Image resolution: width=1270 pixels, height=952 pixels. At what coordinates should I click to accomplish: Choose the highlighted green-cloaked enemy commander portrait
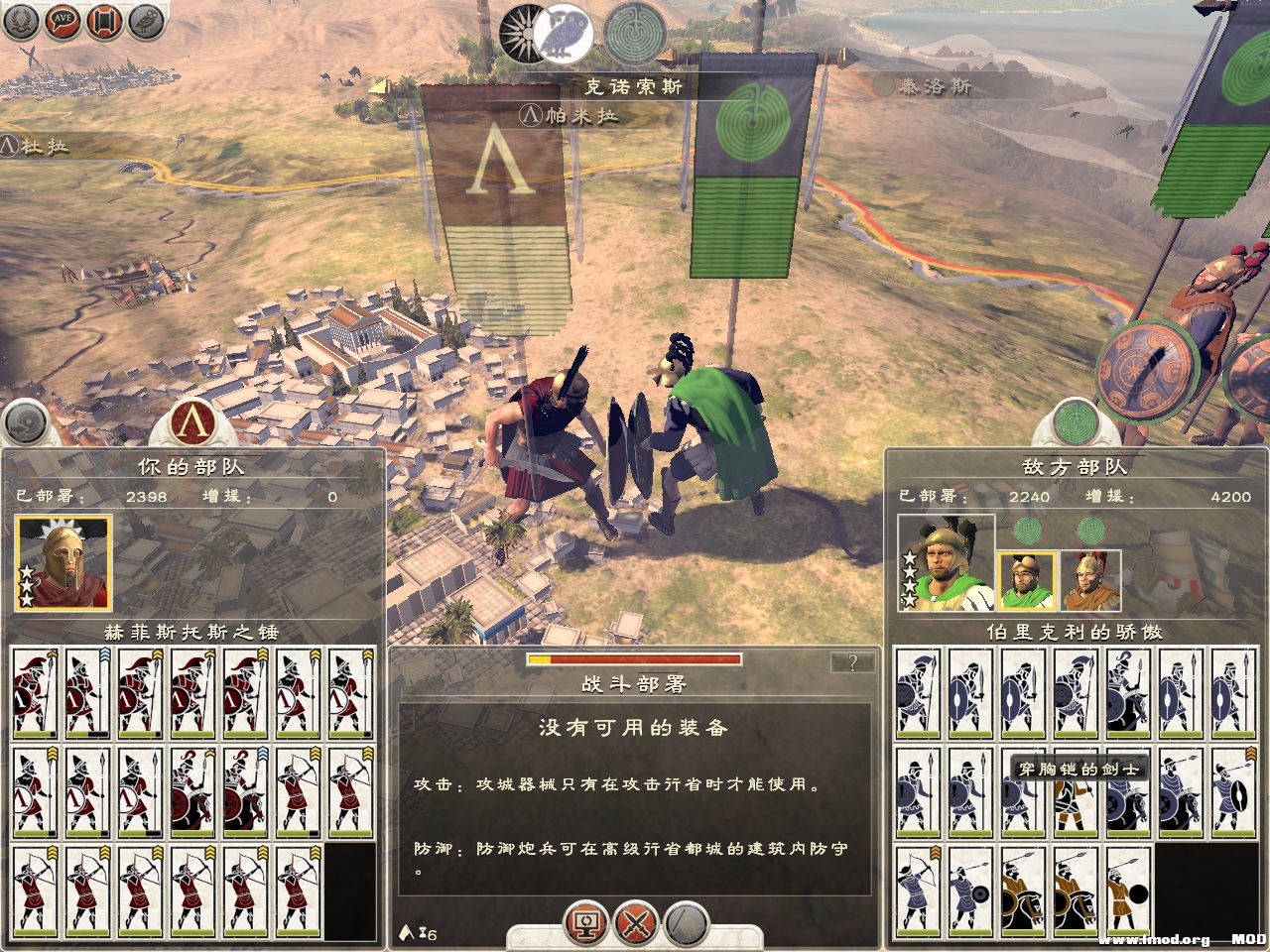(1027, 580)
